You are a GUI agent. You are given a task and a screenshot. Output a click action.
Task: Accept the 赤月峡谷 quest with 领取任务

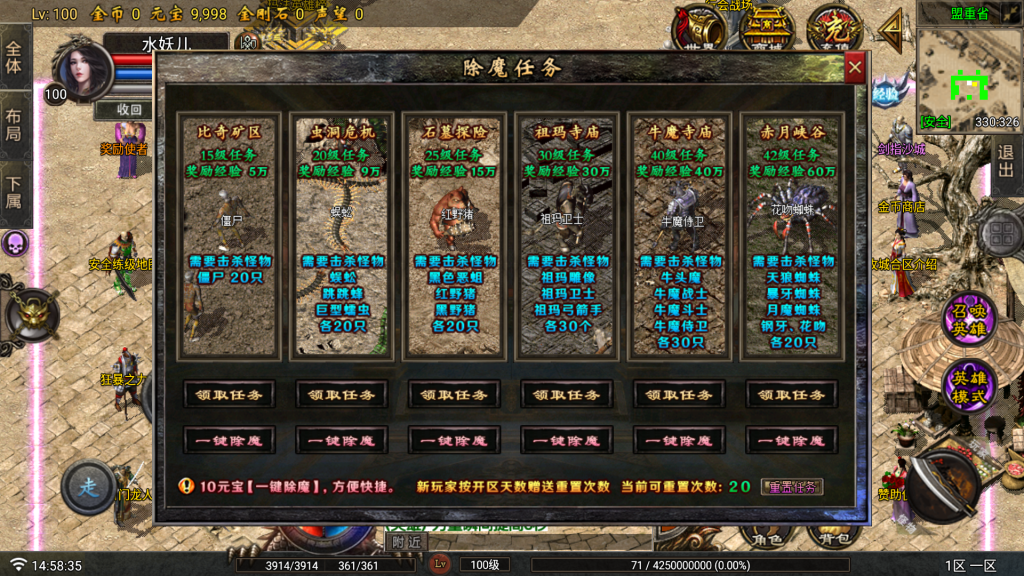pyautogui.click(x=791, y=394)
